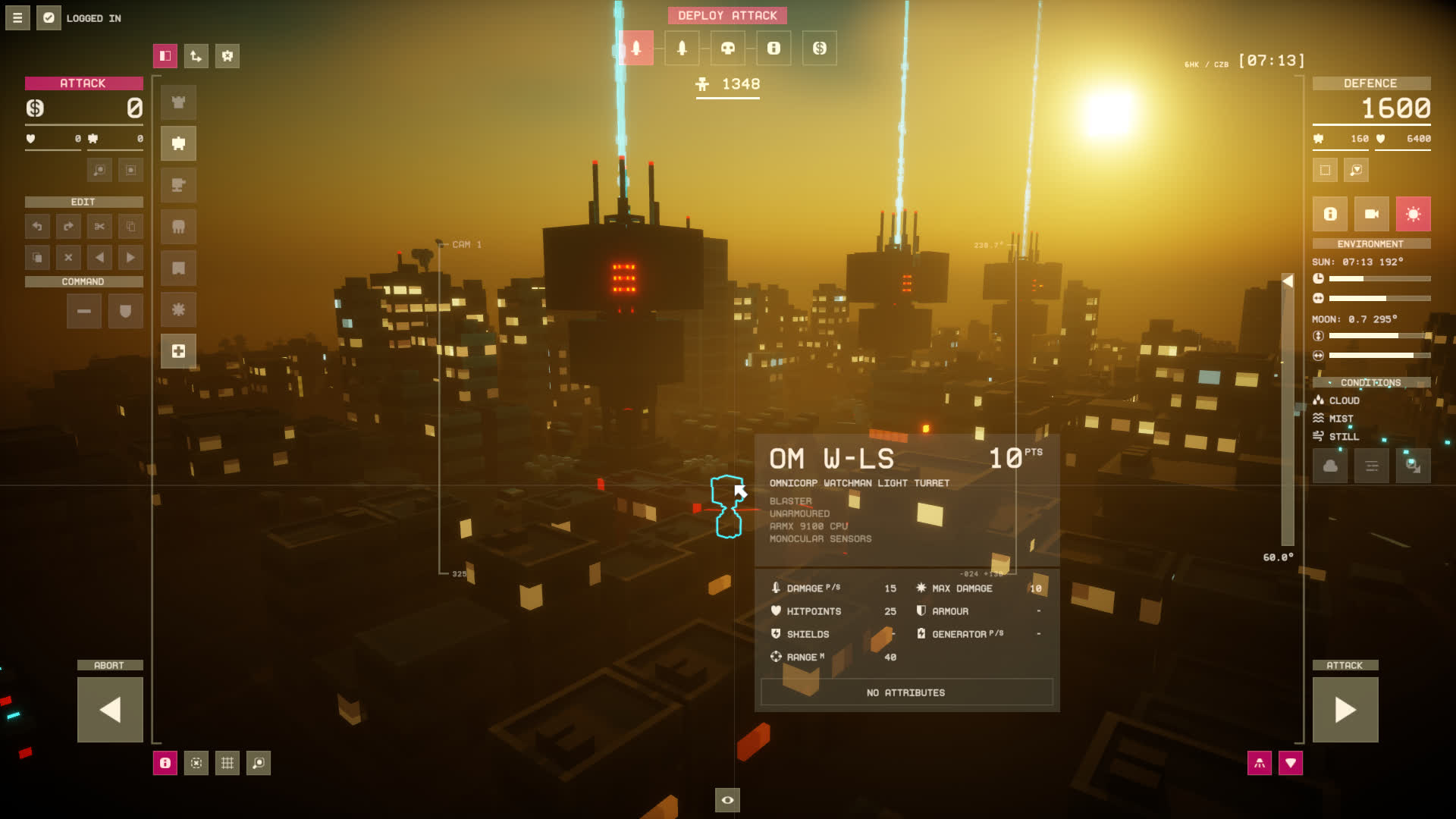The width and height of the screenshot is (1456, 819).
Task: Select the plus-sign unit category
Action: coord(178,351)
